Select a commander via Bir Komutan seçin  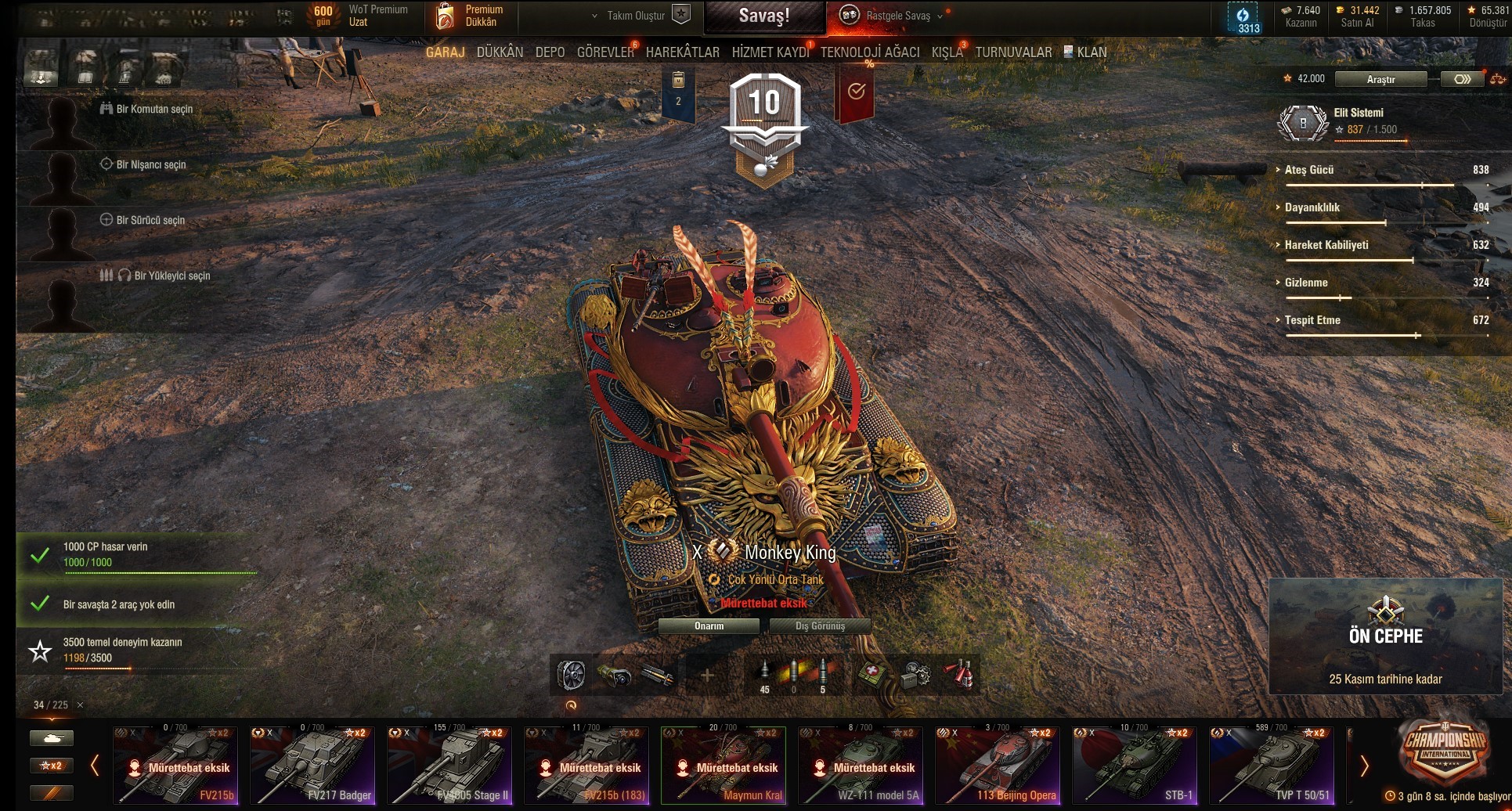153,110
